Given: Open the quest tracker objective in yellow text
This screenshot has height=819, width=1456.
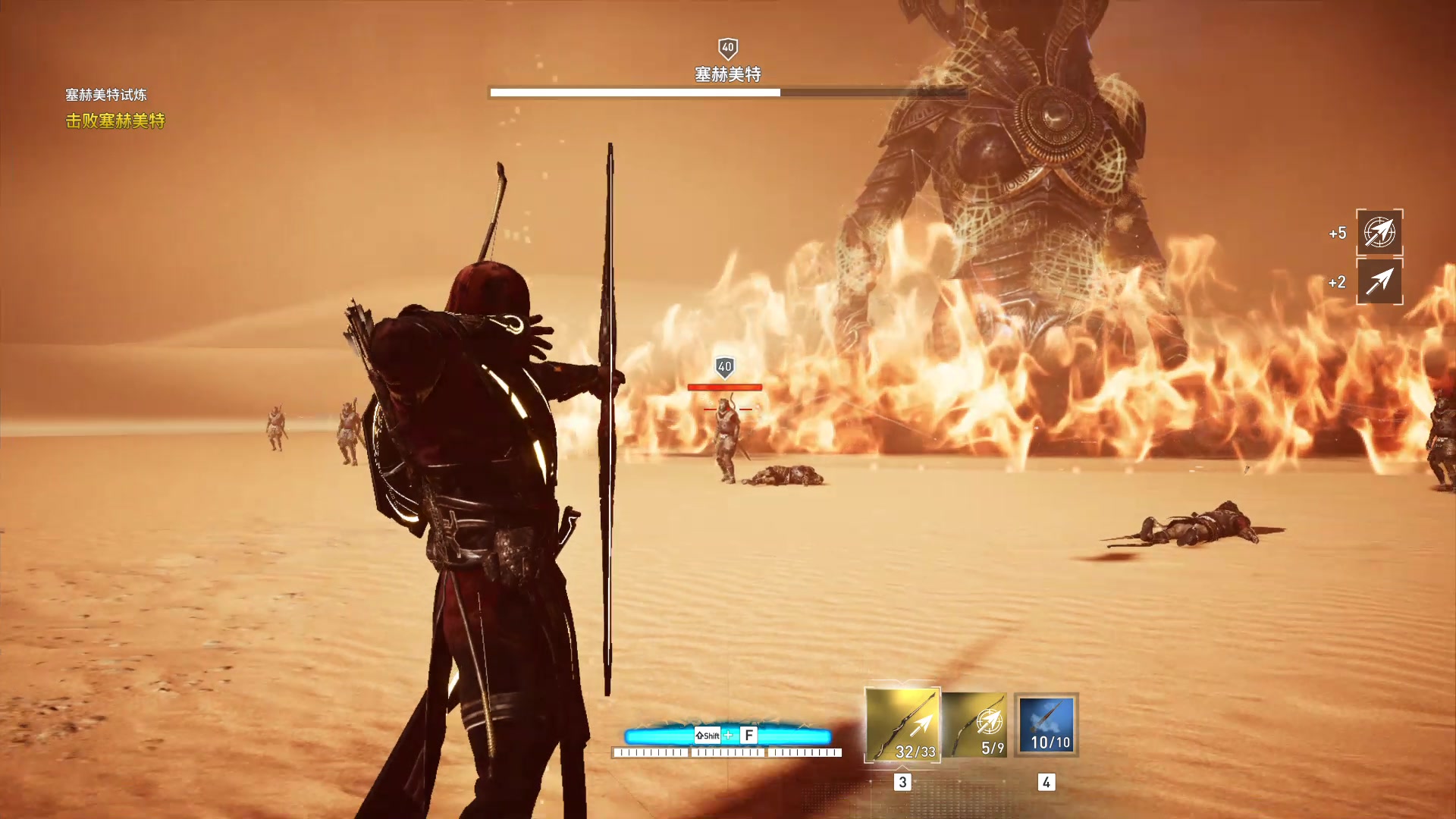Looking at the screenshot, I should point(115,121).
